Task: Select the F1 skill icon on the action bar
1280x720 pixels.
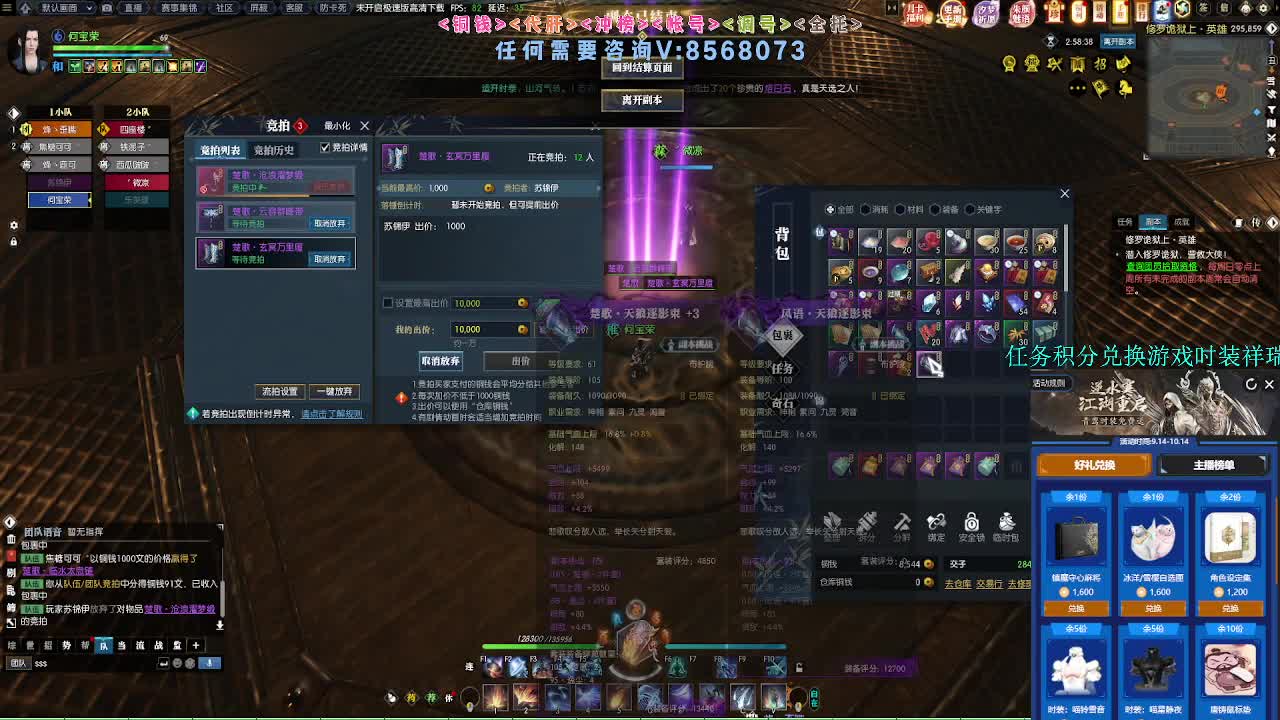Action: pyautogui.click(x=494, y=668)
